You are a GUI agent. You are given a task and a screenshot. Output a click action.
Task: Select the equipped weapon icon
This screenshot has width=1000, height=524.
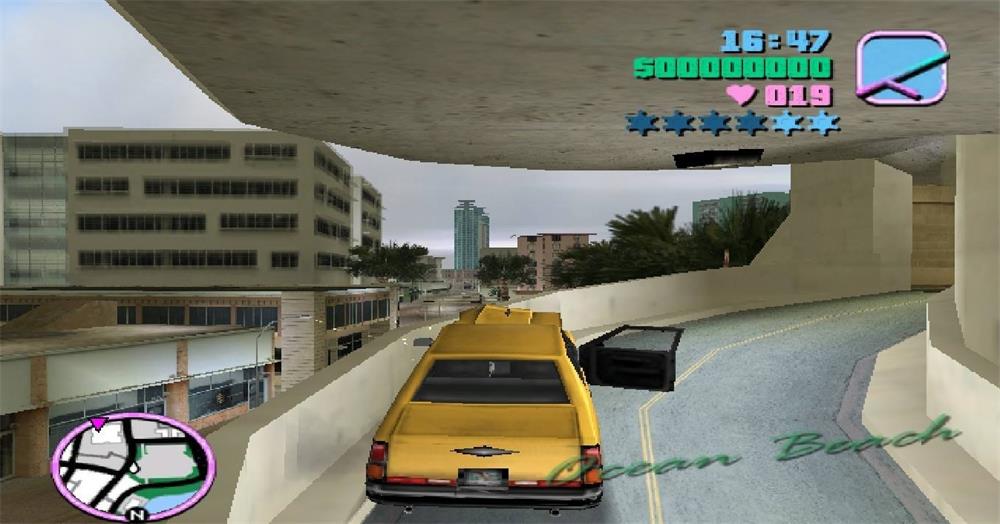coord(901,67)
